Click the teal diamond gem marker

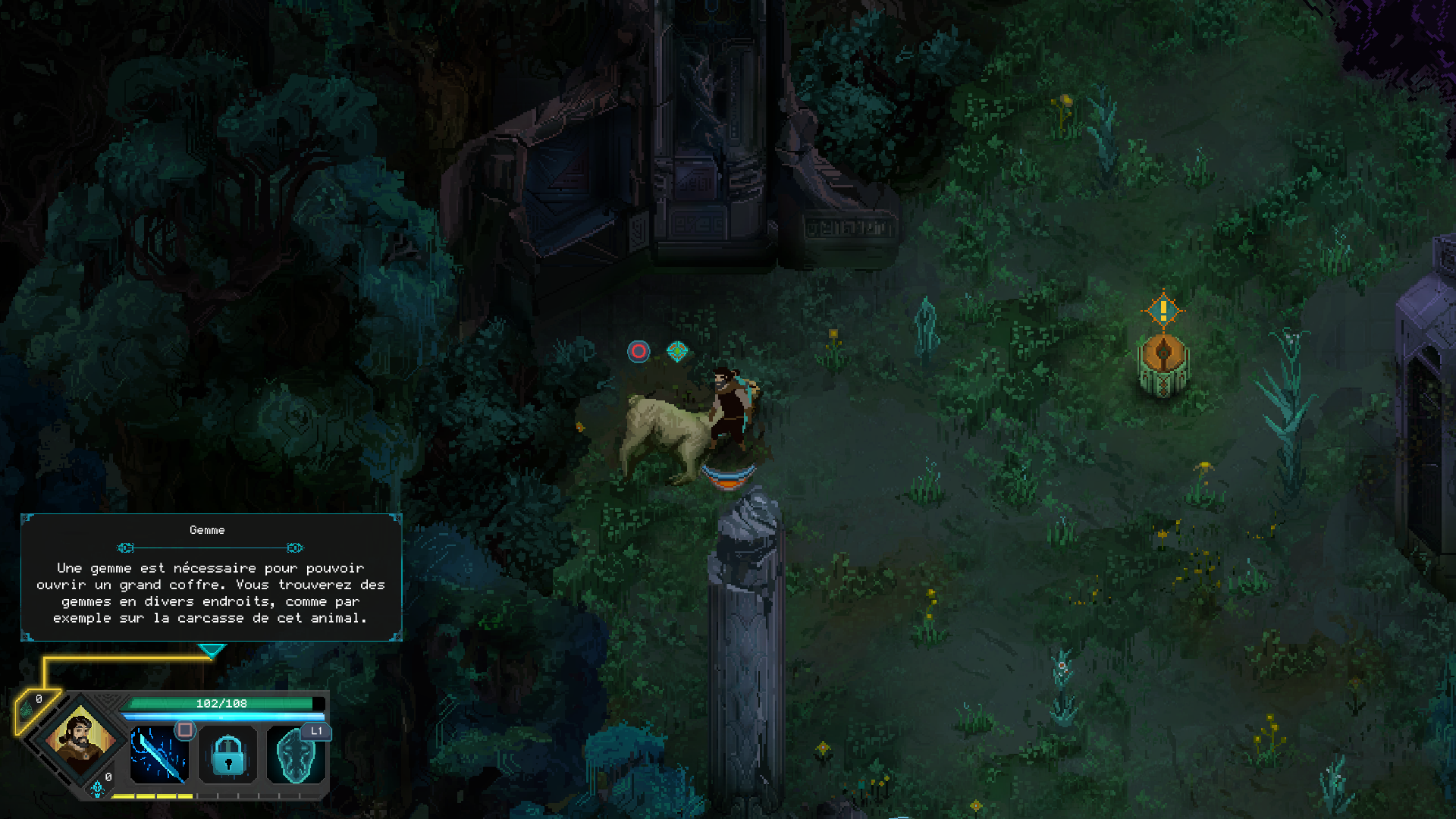click(677, 350)
